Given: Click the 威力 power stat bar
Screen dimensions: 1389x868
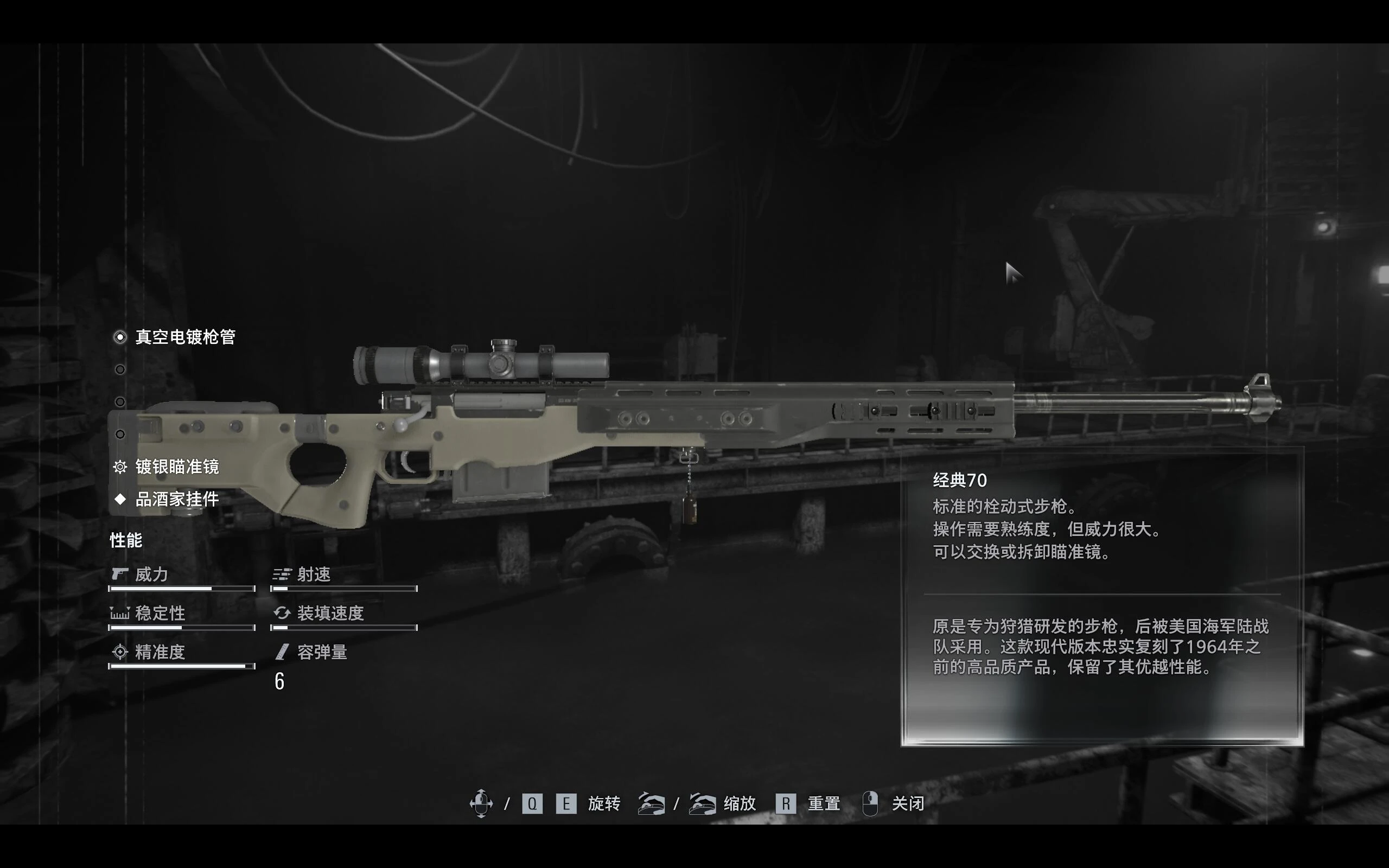Looking at the screenshot, I should pos(181,589).
